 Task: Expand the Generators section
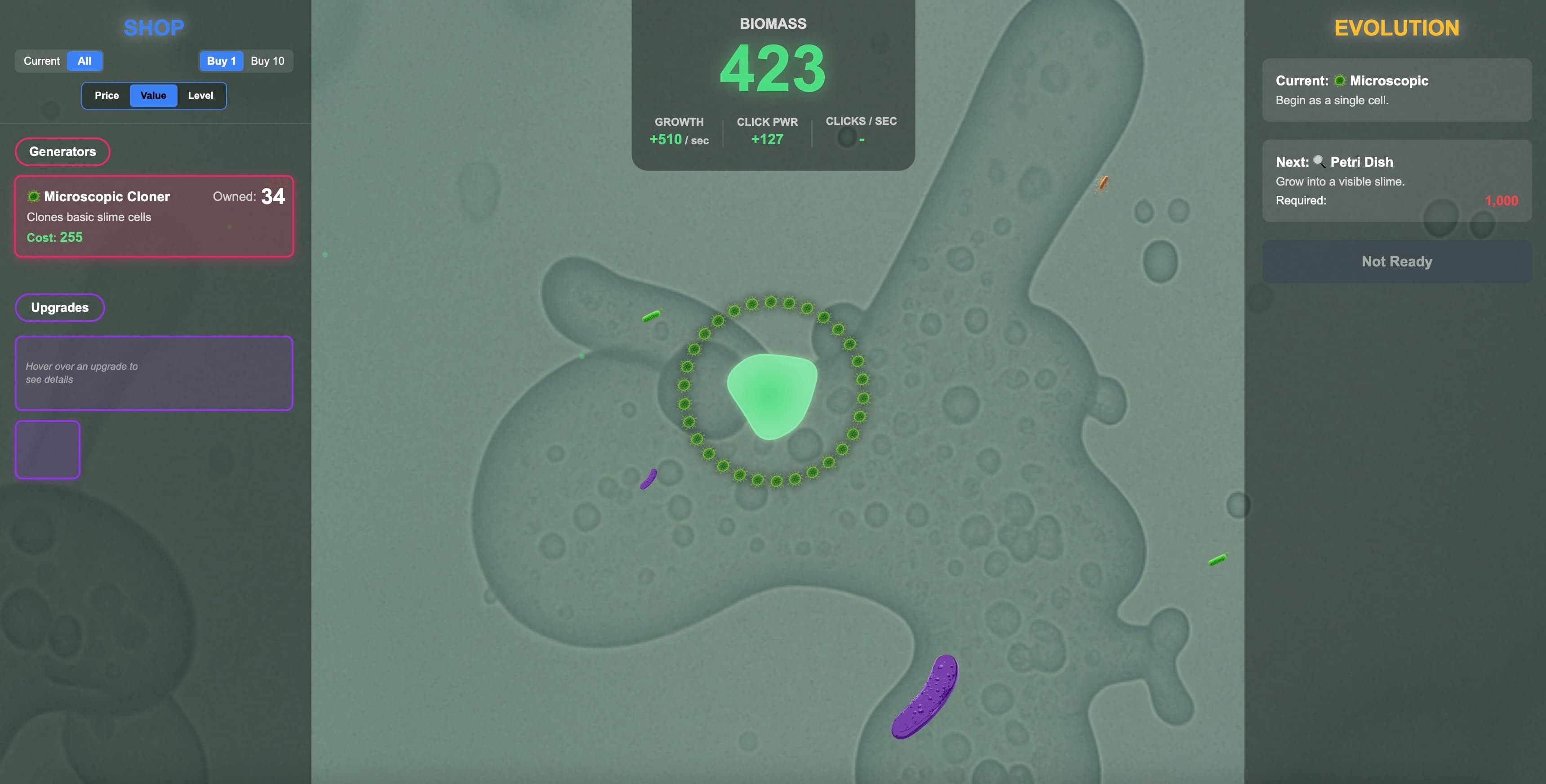tap(62, 151)
